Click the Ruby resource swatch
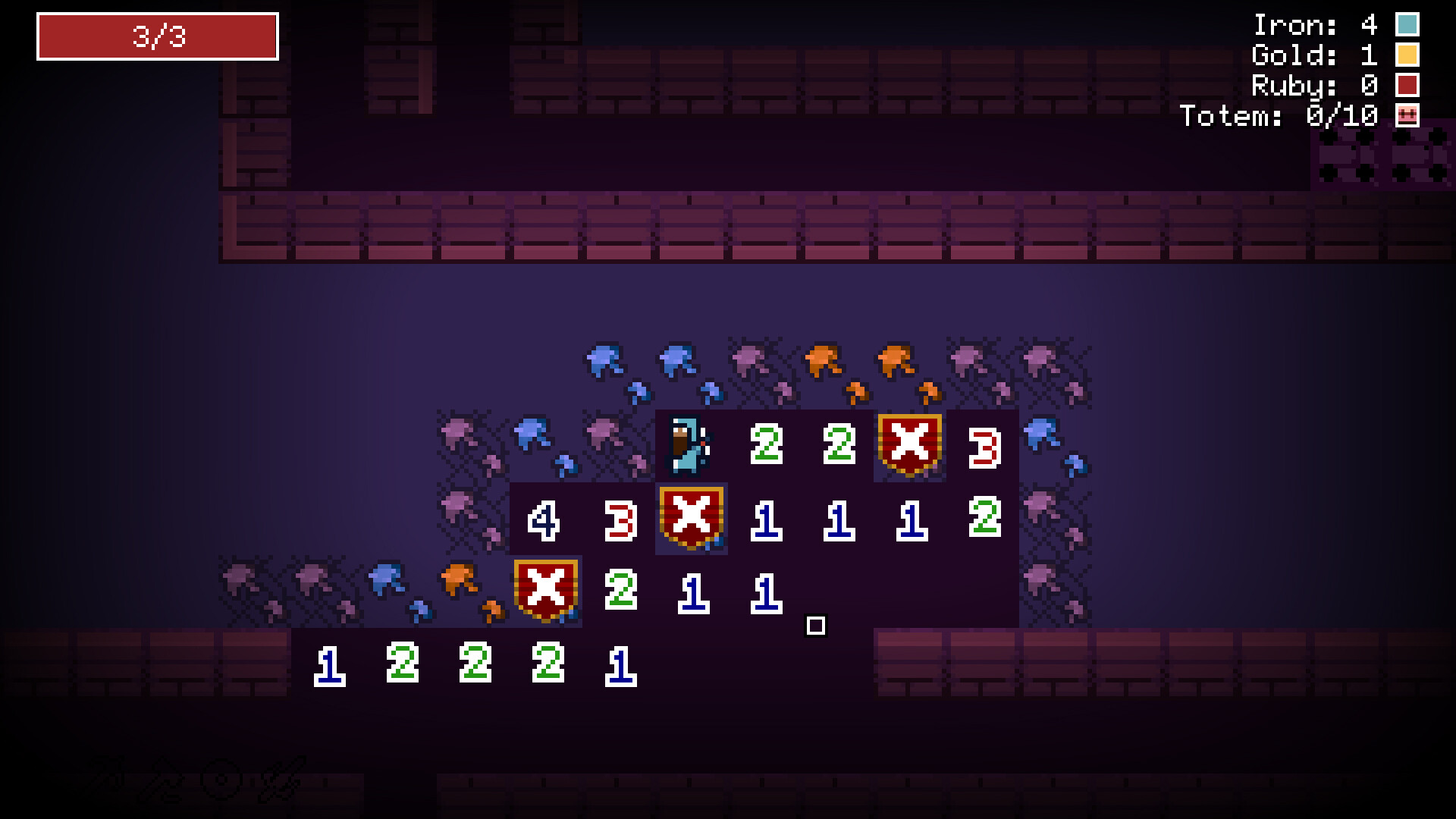Screen dimensions: 1456x819 (1407, 86)
